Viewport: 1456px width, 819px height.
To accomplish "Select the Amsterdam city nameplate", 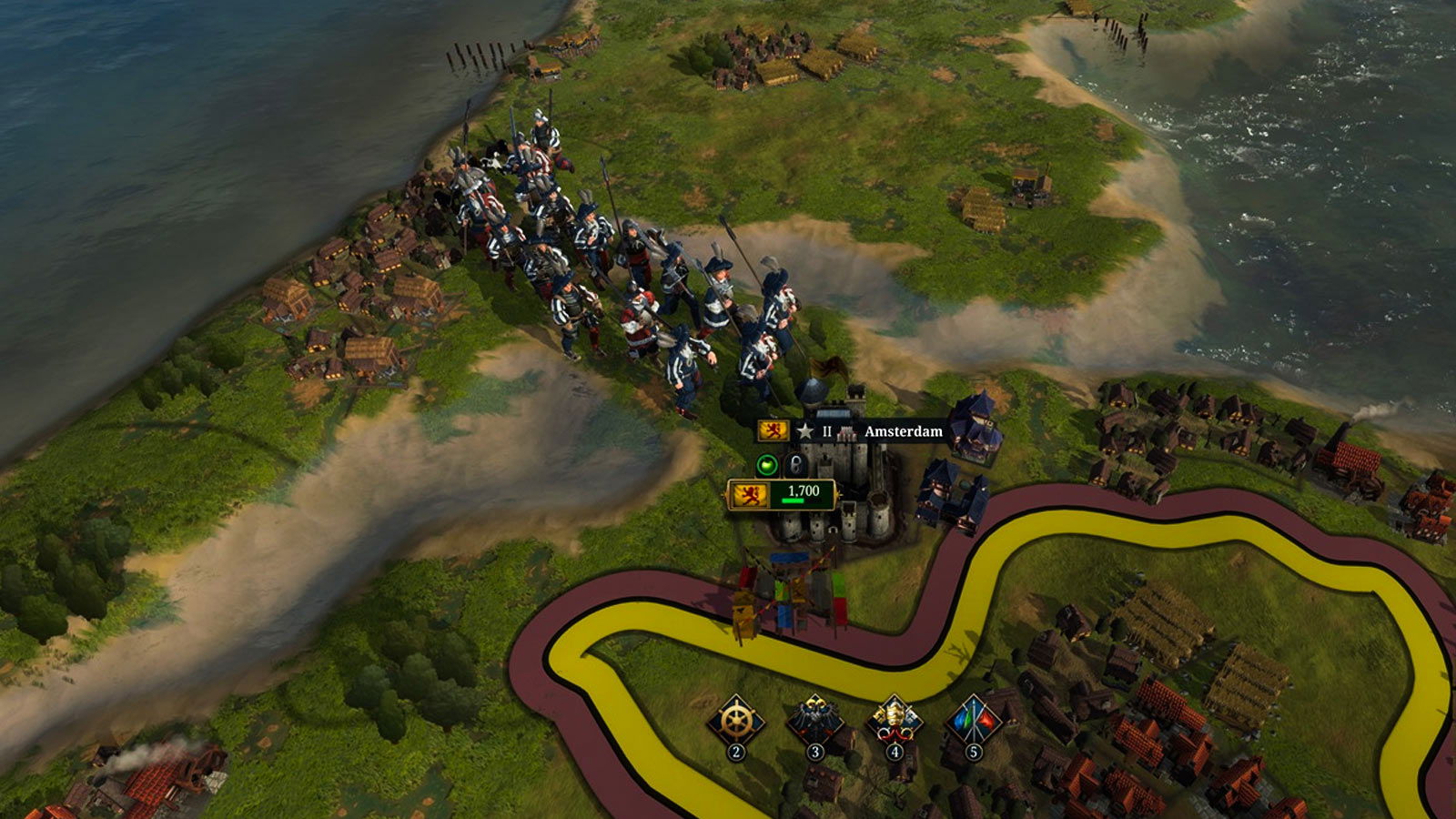I will click(x=902, y=431).
